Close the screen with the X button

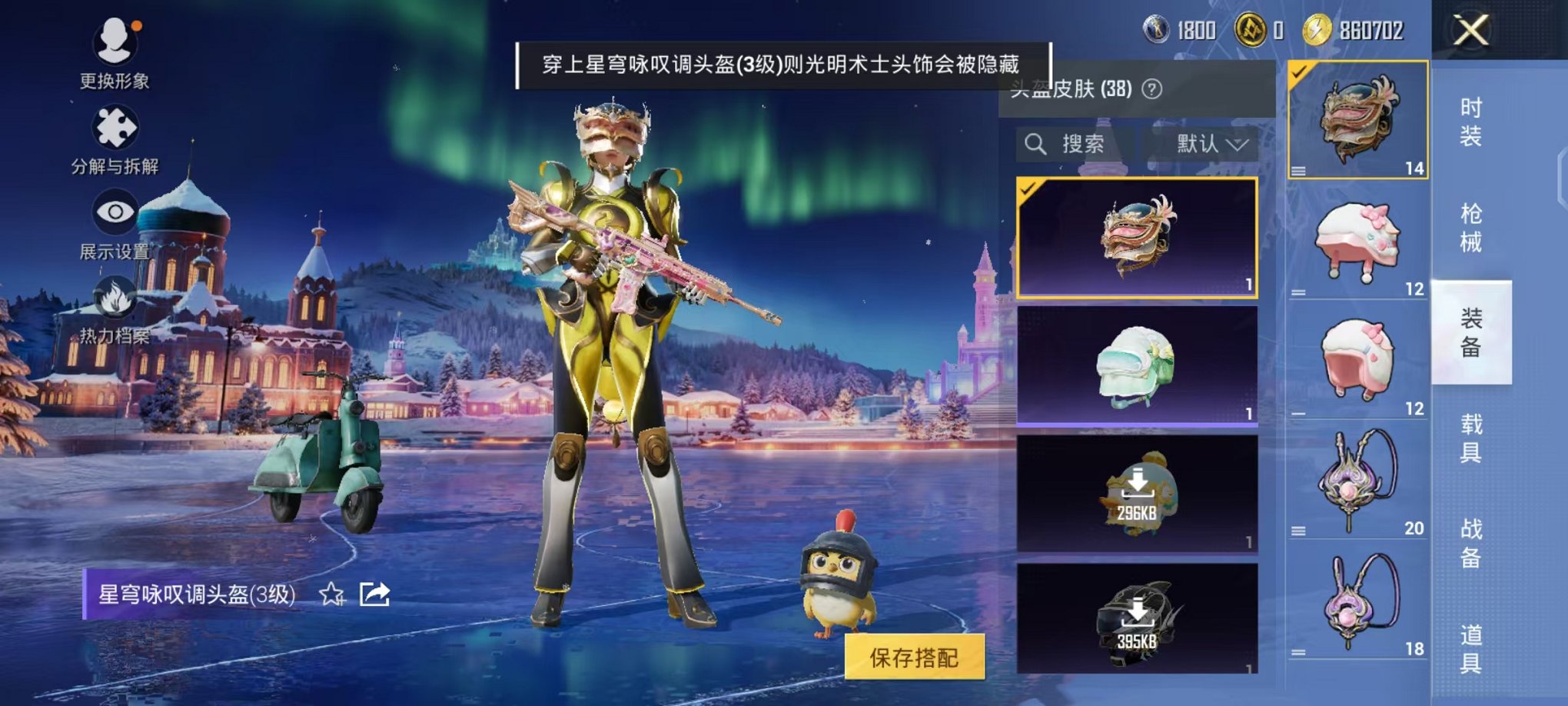pos(1471,32)
